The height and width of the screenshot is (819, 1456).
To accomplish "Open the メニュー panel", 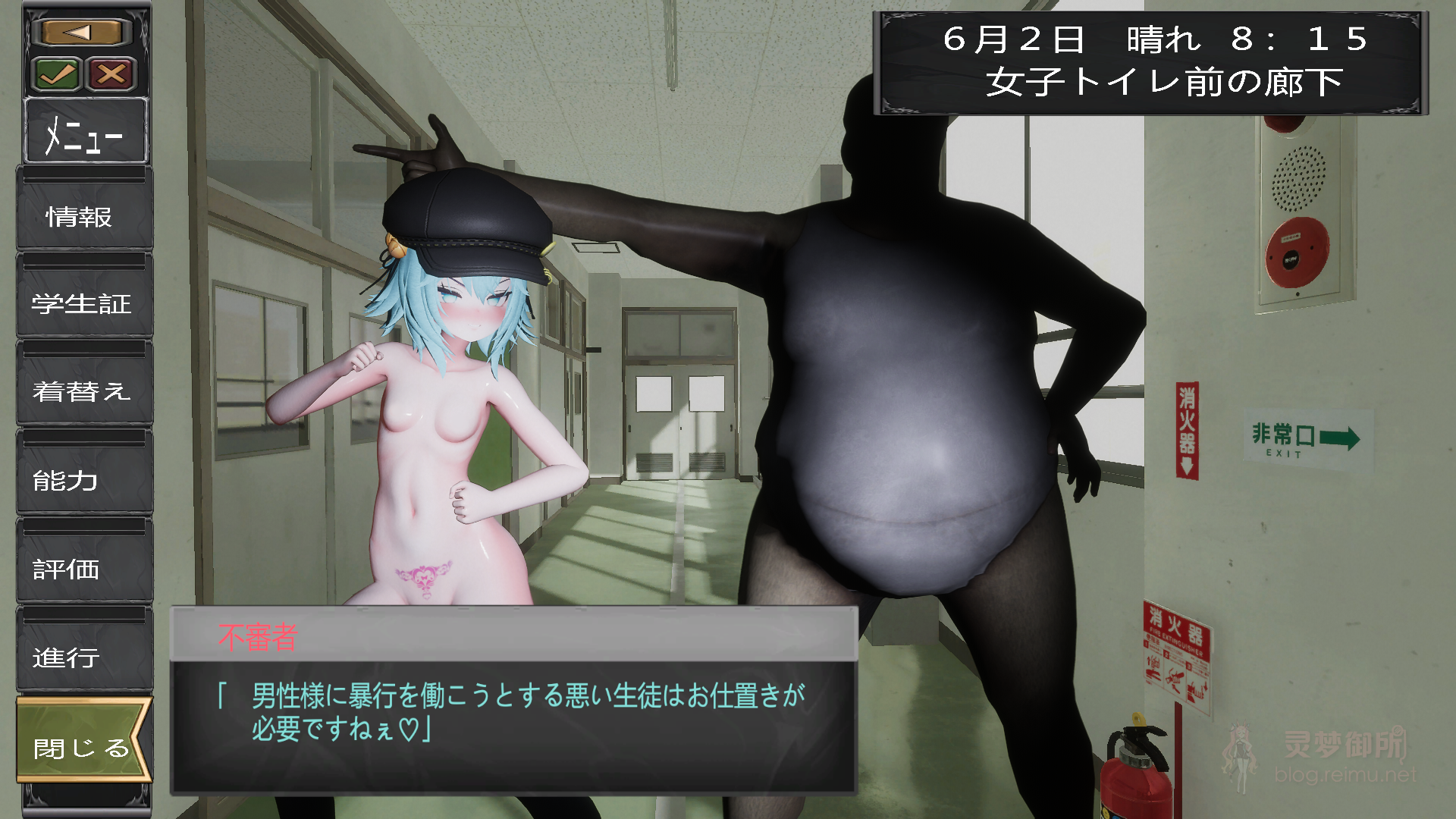I will coord(86,133).
